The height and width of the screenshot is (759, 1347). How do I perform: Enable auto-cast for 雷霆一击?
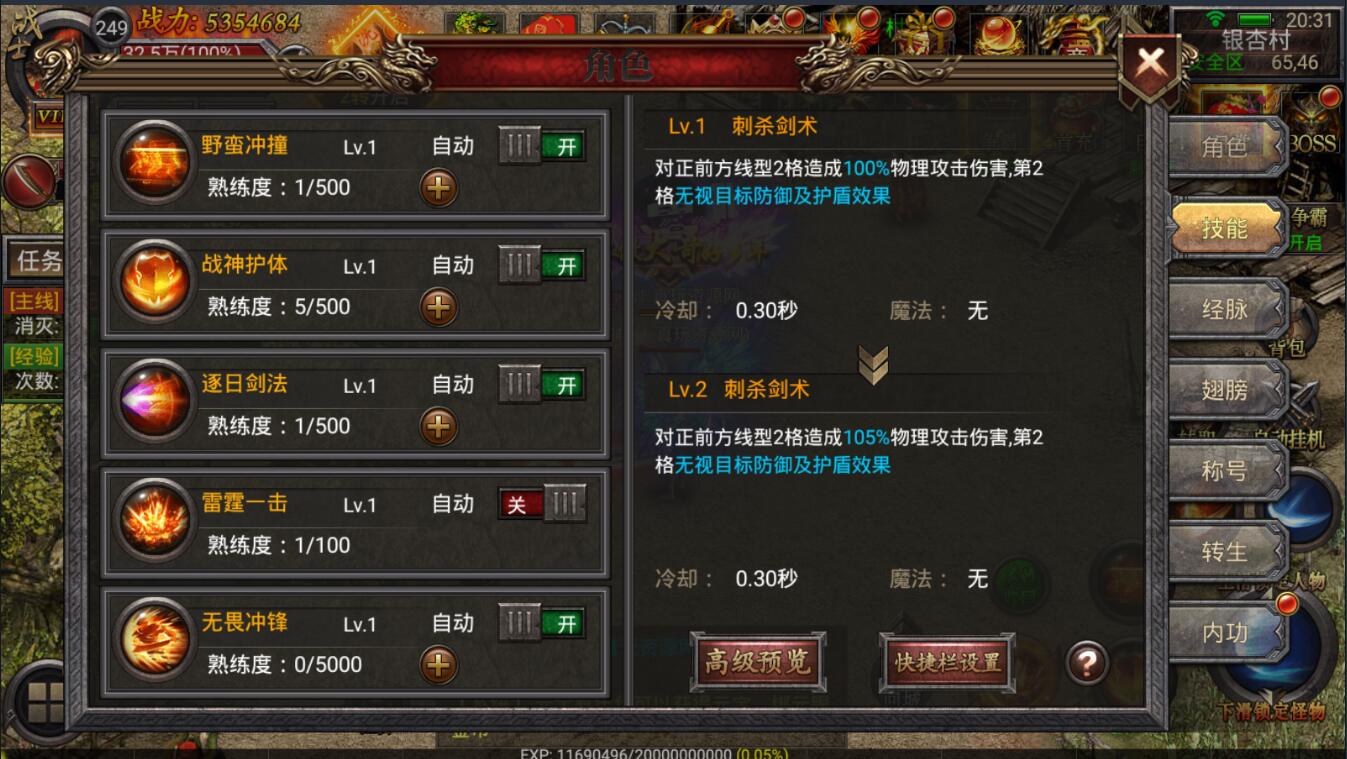541,504
